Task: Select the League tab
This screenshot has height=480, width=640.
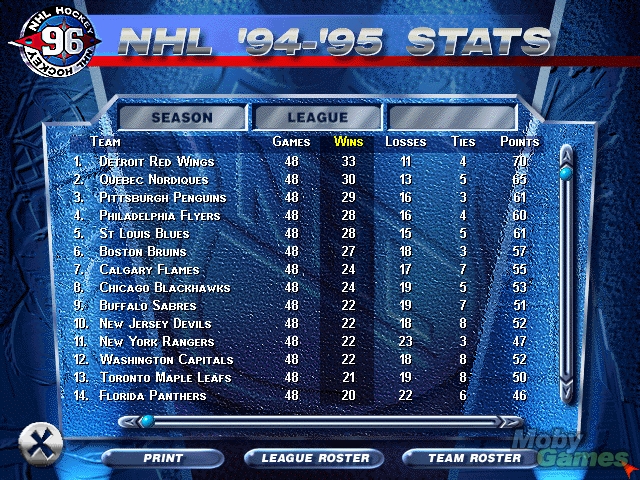Action: coord(317,118)
